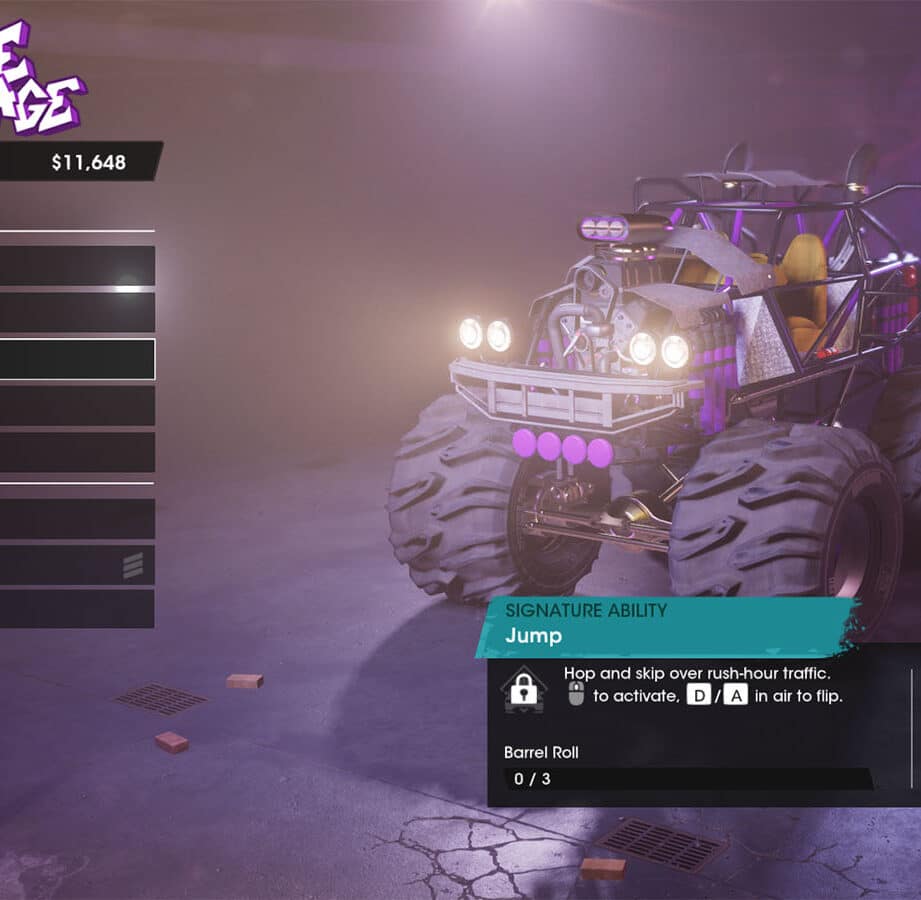Choose the menu row with stacked-bars icon
The height and width of the screenshot is (900, 921).
click(x=77, y=565)
